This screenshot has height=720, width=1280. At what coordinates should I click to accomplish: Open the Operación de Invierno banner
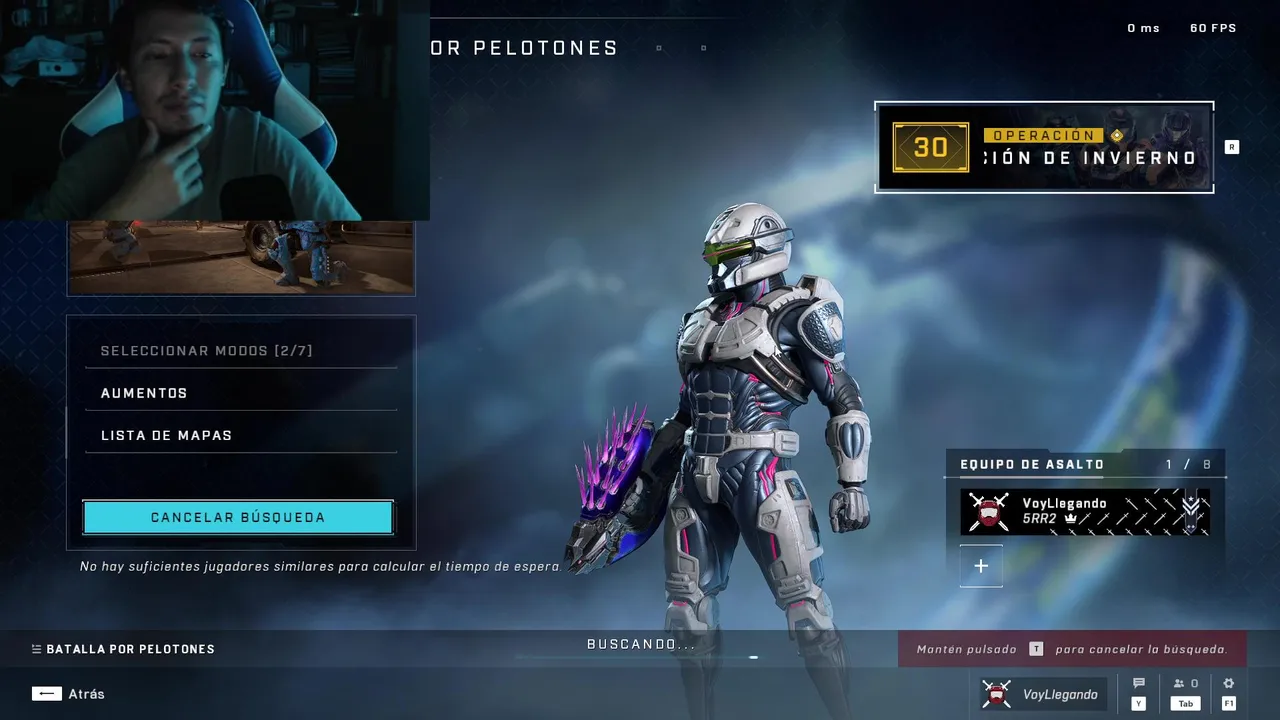tap(1044, 147)
